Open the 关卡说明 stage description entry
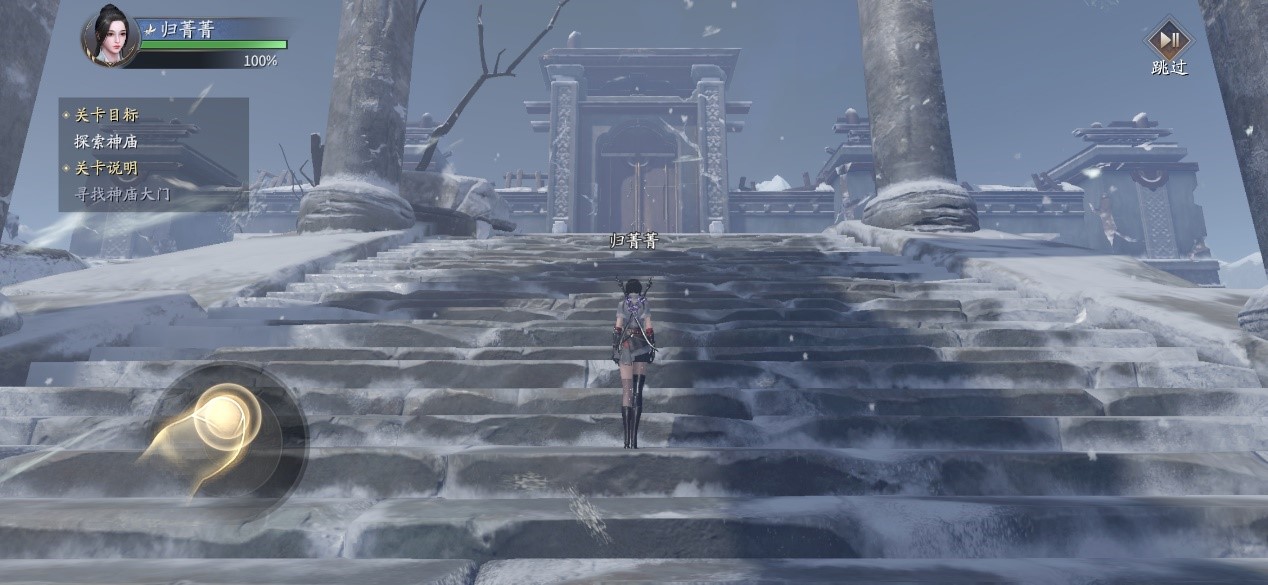The image size is (1268, 585). click(106, 168)
